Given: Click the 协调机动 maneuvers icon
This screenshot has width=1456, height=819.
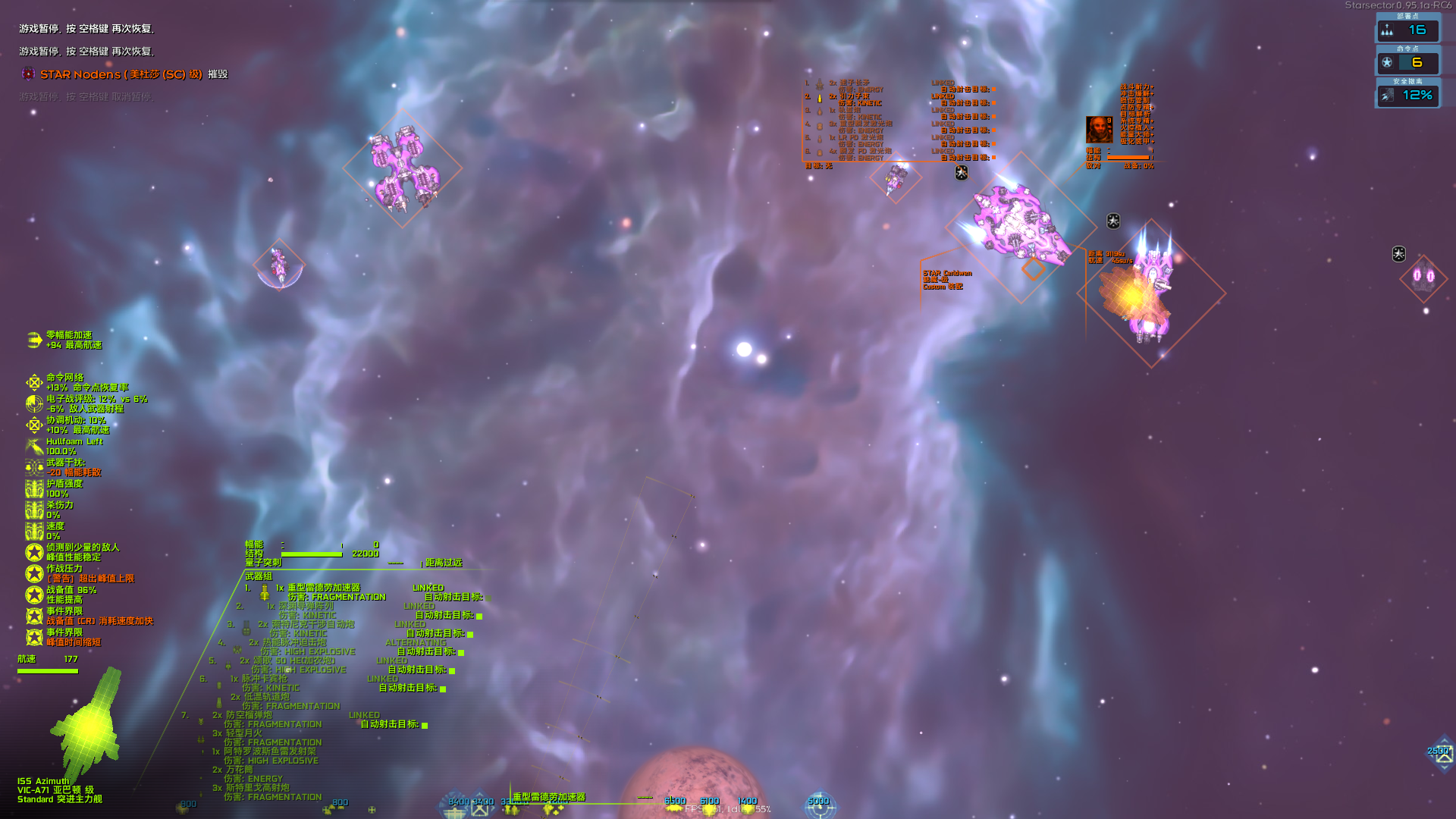Looking at the screenshot, I should click(x=34, y=425).
